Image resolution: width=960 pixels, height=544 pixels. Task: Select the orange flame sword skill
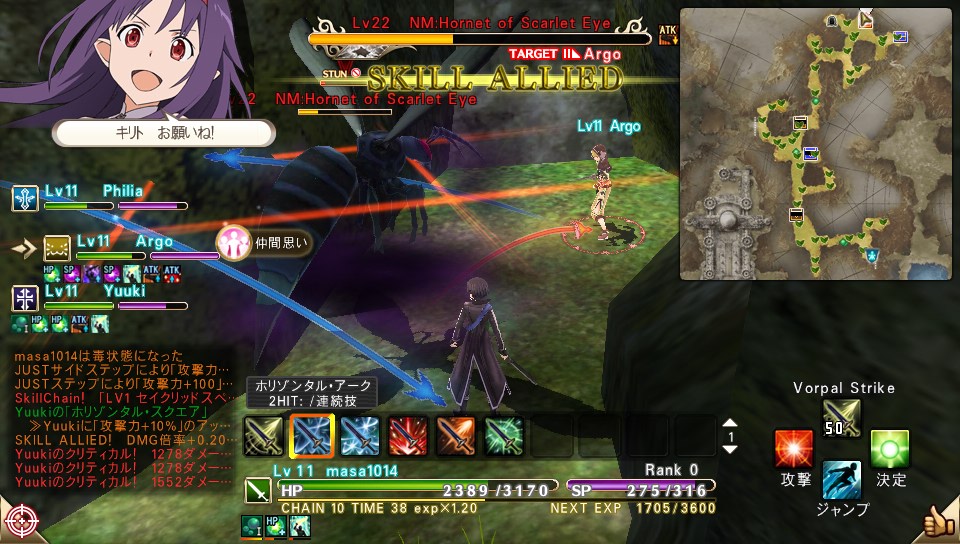pos(454,436)
